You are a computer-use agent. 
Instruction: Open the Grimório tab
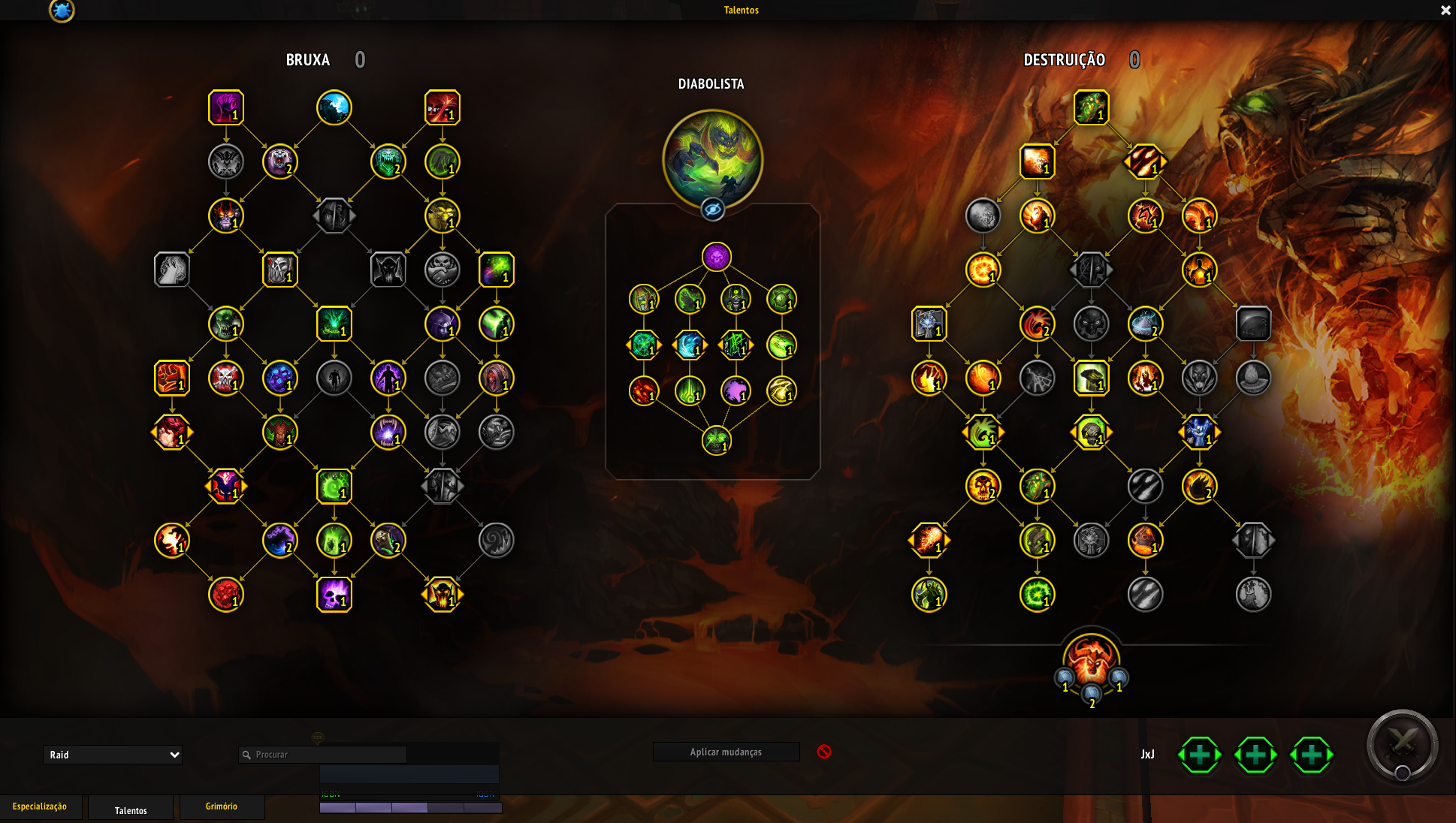click(222, 806)
